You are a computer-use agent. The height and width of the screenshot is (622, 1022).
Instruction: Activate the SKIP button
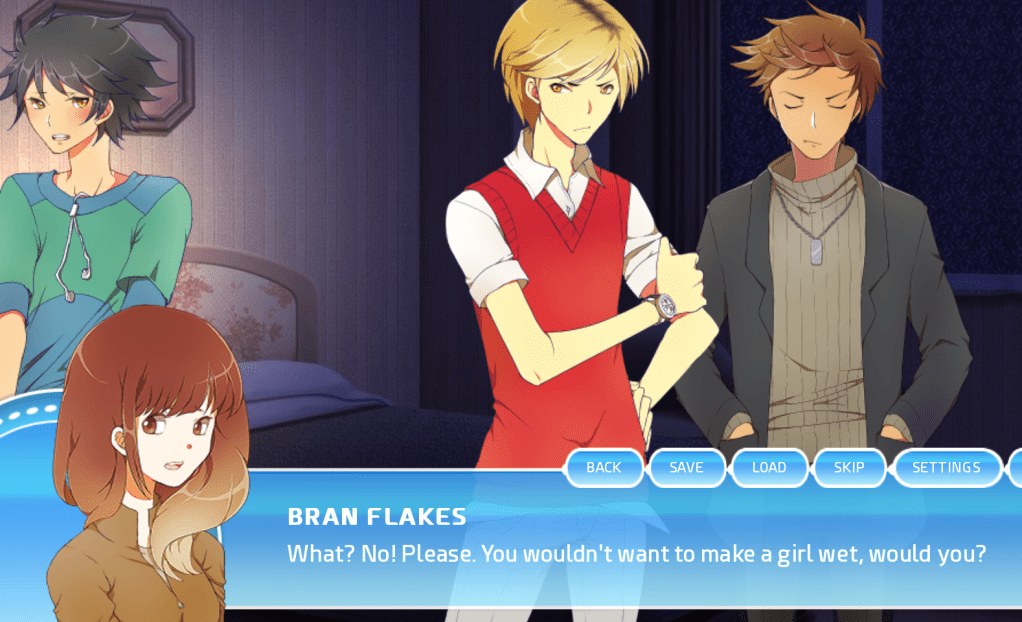pos(849,467)
